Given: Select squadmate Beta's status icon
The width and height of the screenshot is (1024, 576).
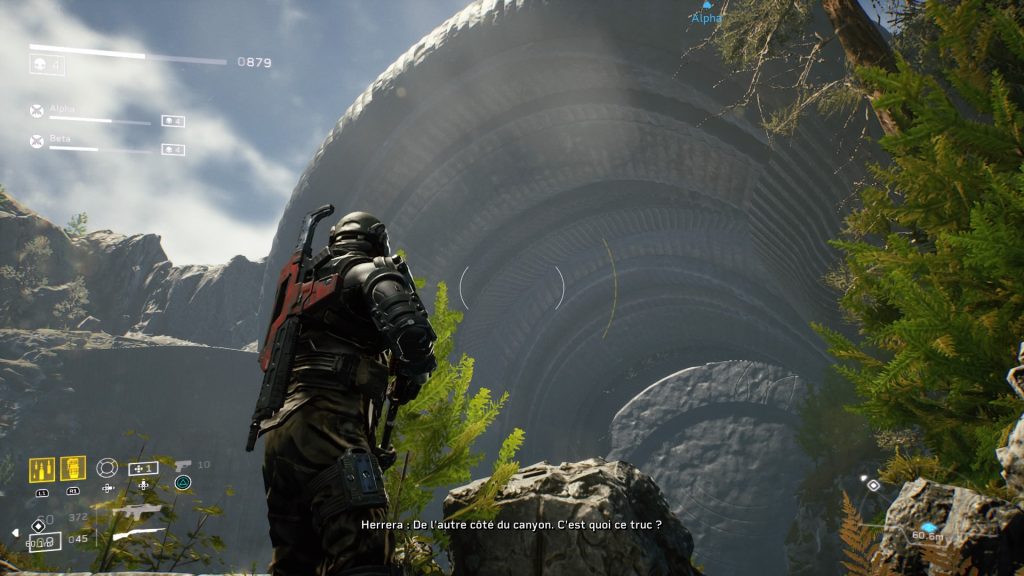Looking at the screenshot, I should coord(37,141).
